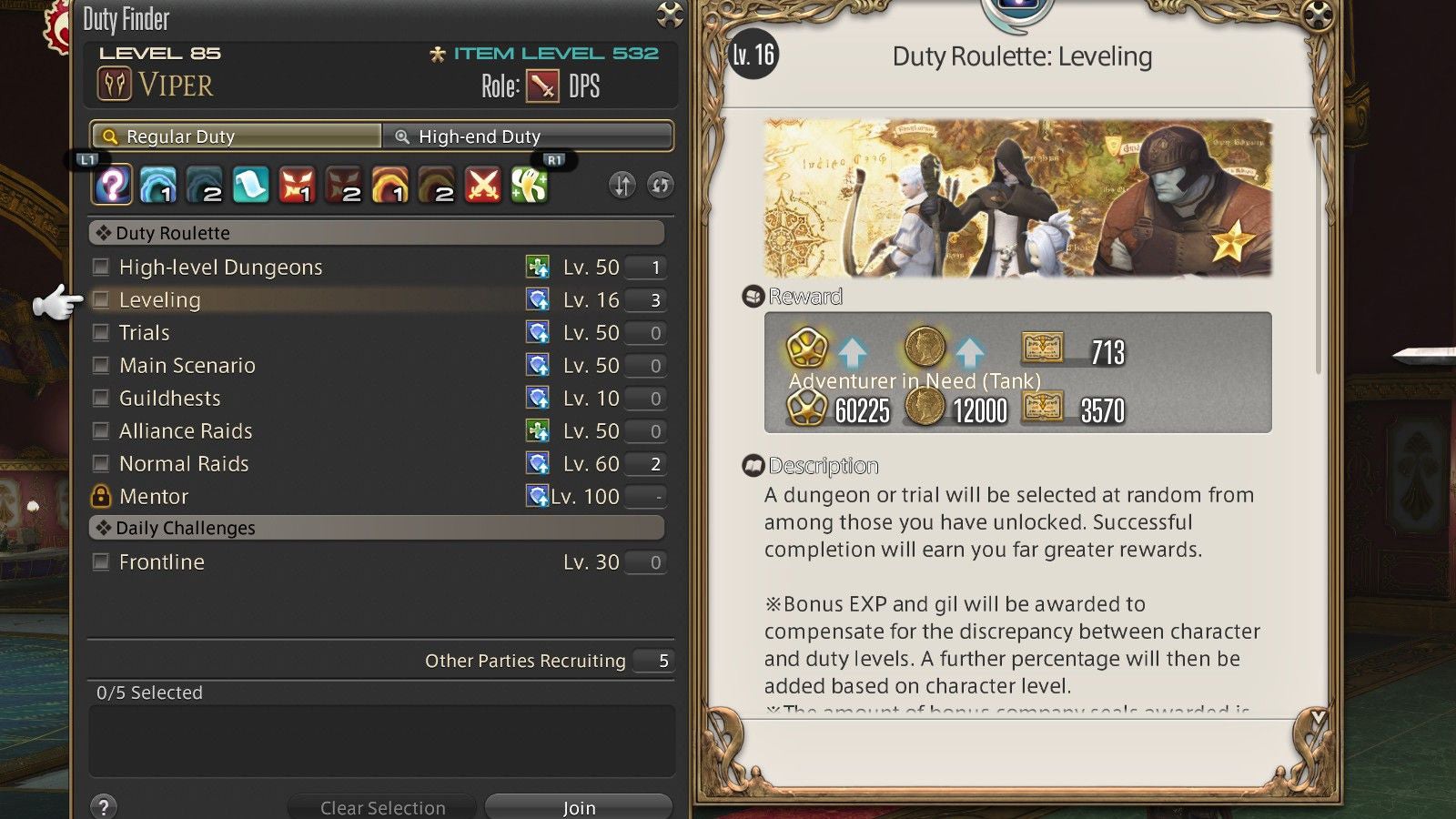Open the Gold Saucer category icon
1456x819 pixels.
tap(531, 185)
